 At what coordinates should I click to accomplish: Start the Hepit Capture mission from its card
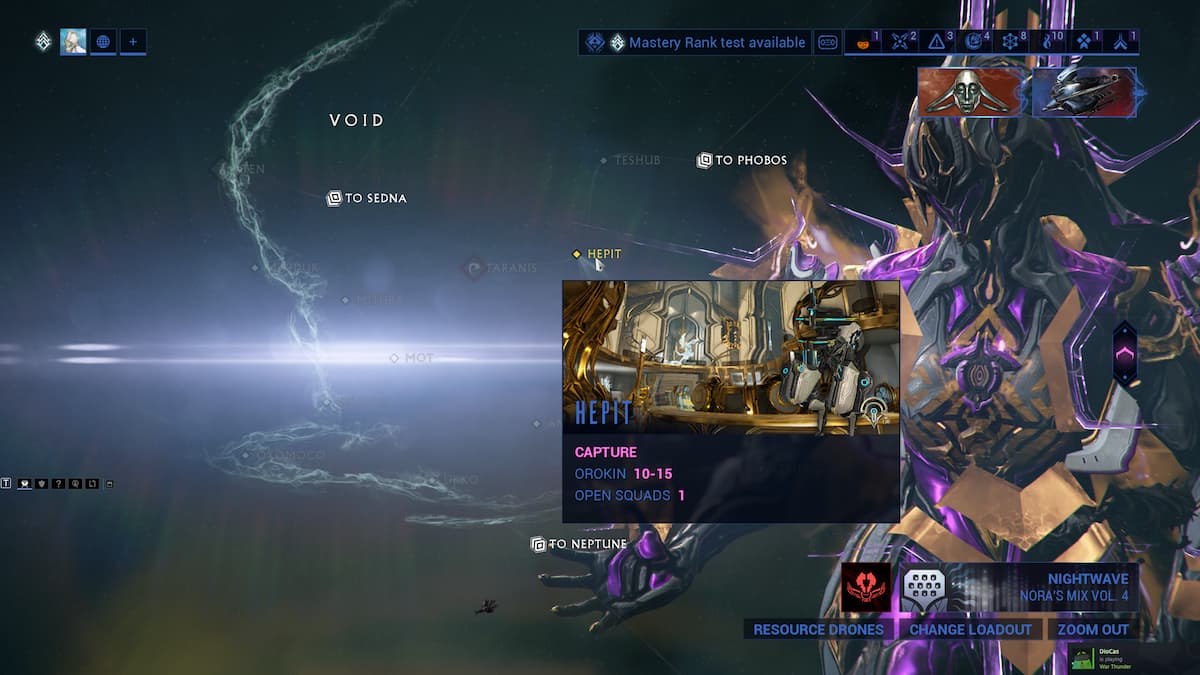click(730, 400)
